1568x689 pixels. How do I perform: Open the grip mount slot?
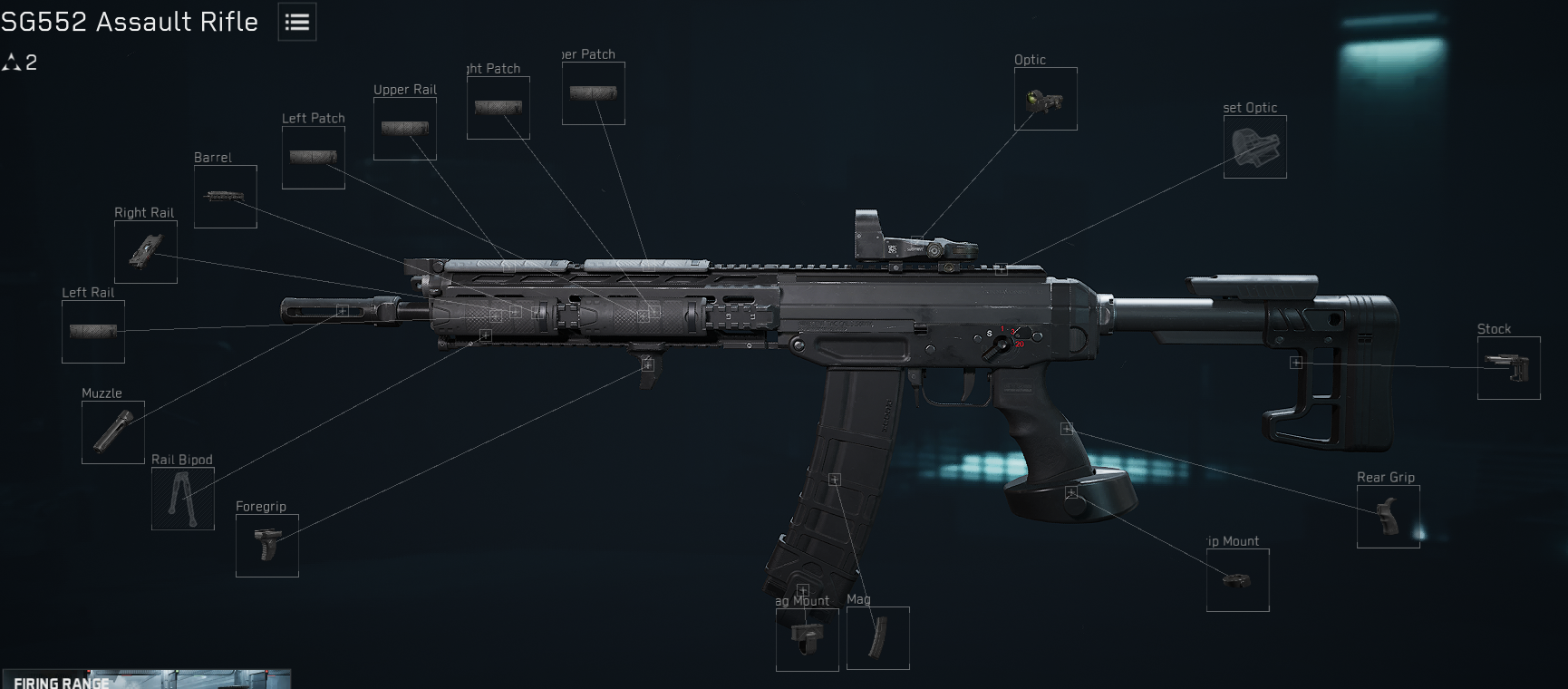(1238, 580)
